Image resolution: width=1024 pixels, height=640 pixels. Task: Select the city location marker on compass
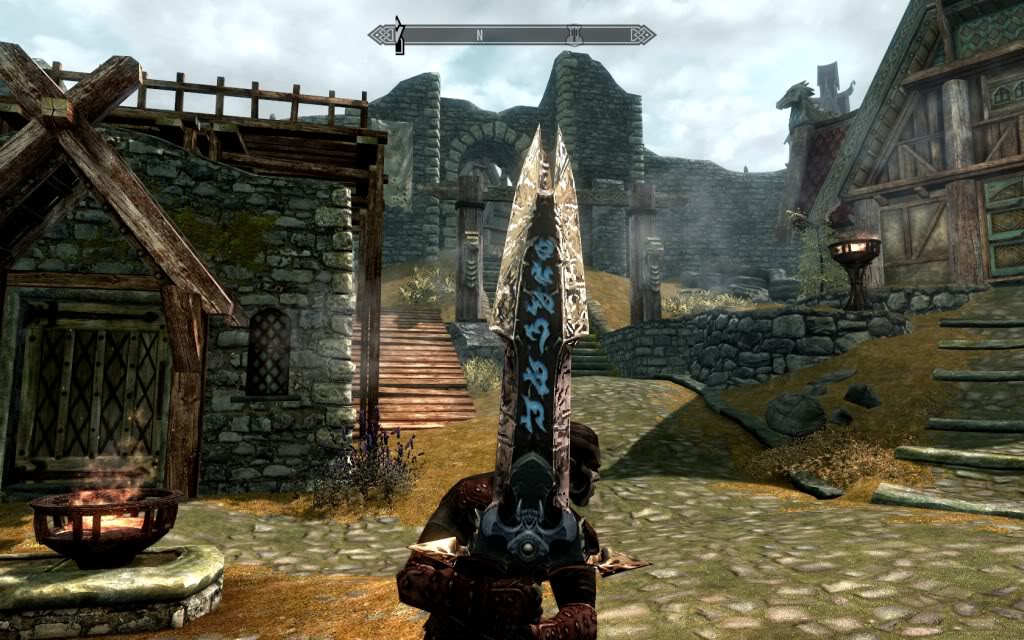click(x=574, y=34)
